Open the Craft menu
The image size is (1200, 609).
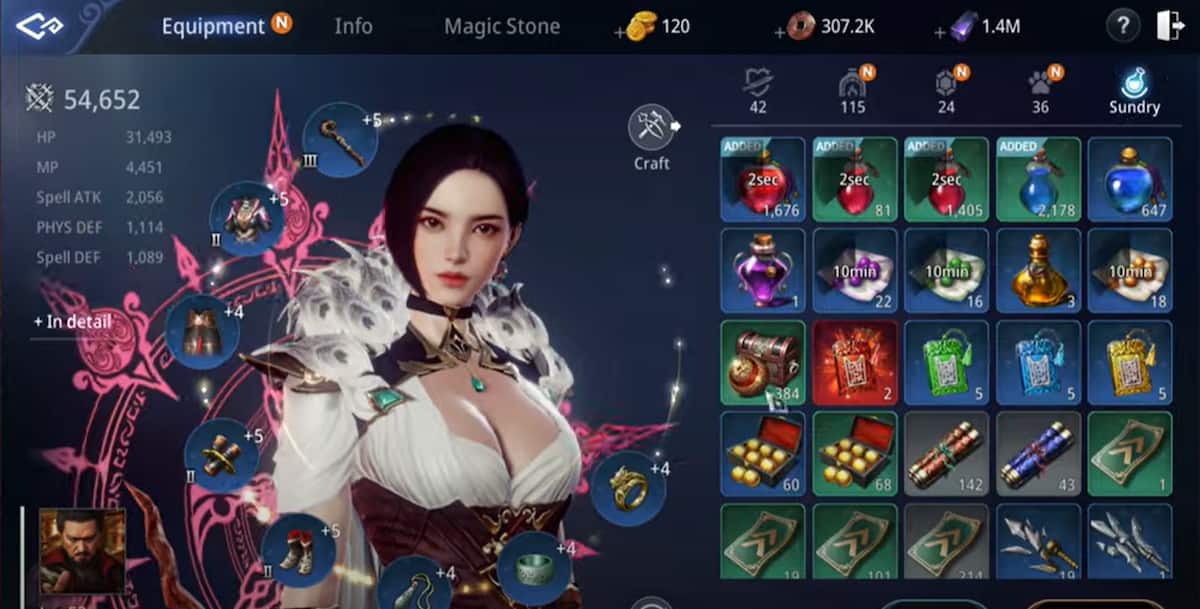[x=652, y=137]
